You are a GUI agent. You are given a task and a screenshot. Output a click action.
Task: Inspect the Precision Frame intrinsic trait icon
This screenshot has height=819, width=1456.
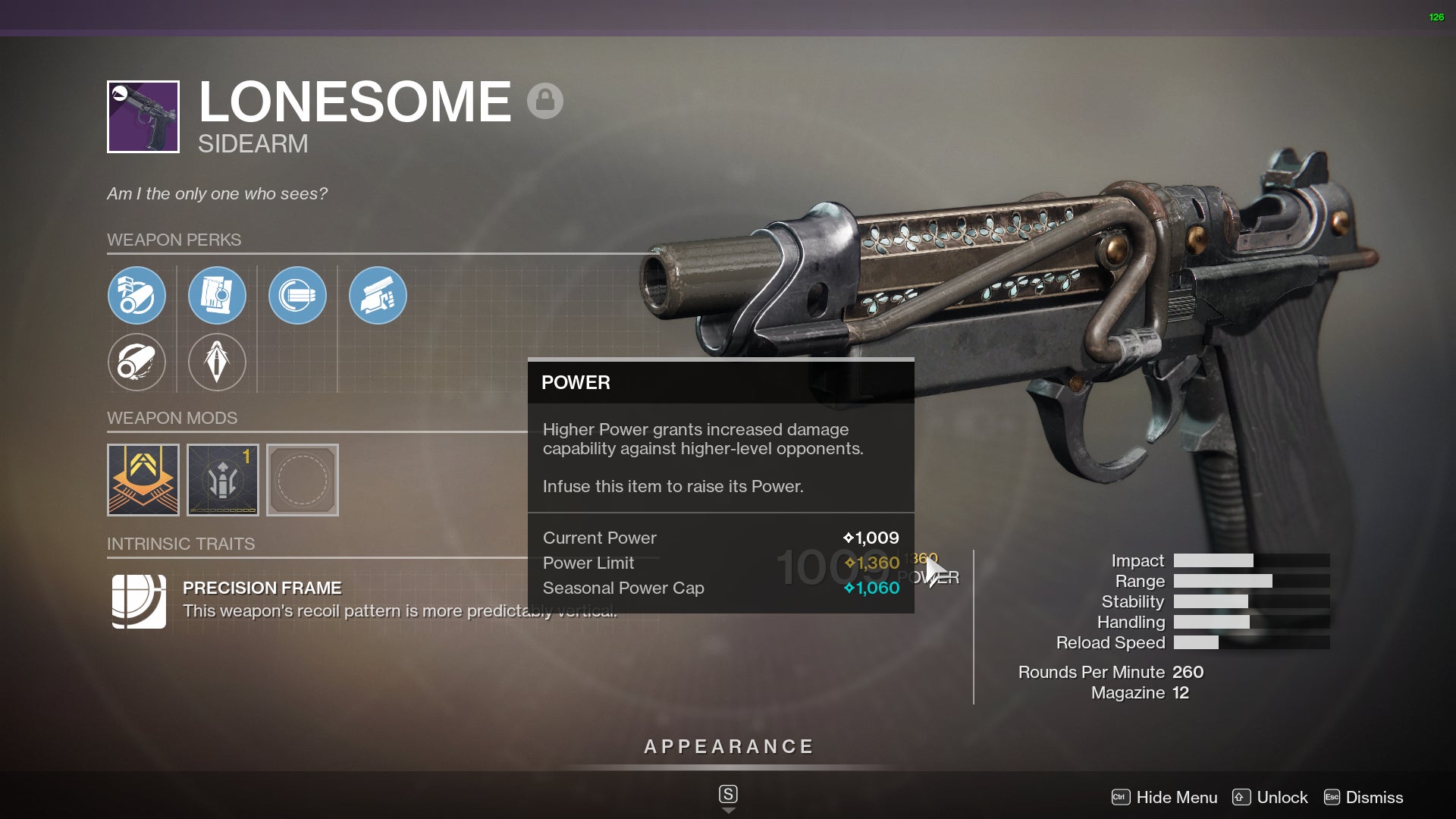tap(139, 601)
